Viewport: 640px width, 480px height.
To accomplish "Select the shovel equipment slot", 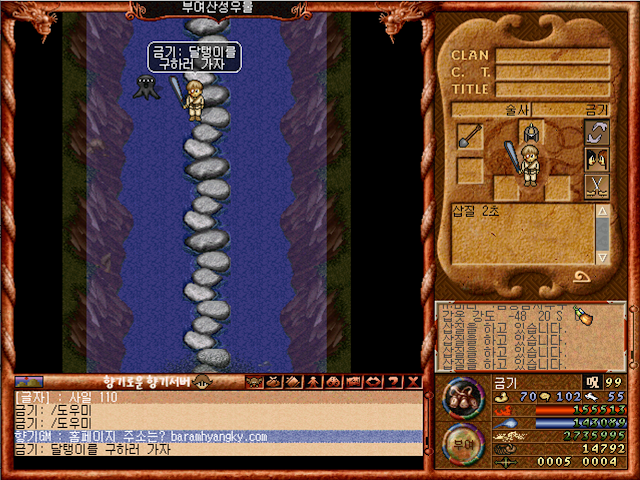I will pos(470,137).
